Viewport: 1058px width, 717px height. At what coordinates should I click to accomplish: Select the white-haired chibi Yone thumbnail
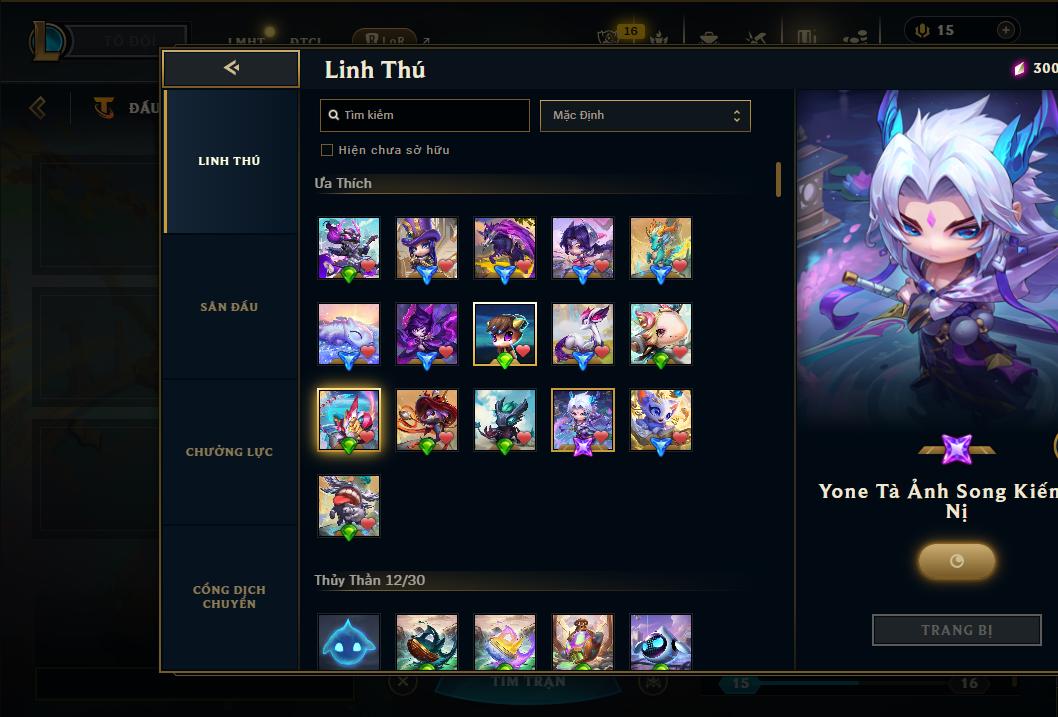click(583, 420)
